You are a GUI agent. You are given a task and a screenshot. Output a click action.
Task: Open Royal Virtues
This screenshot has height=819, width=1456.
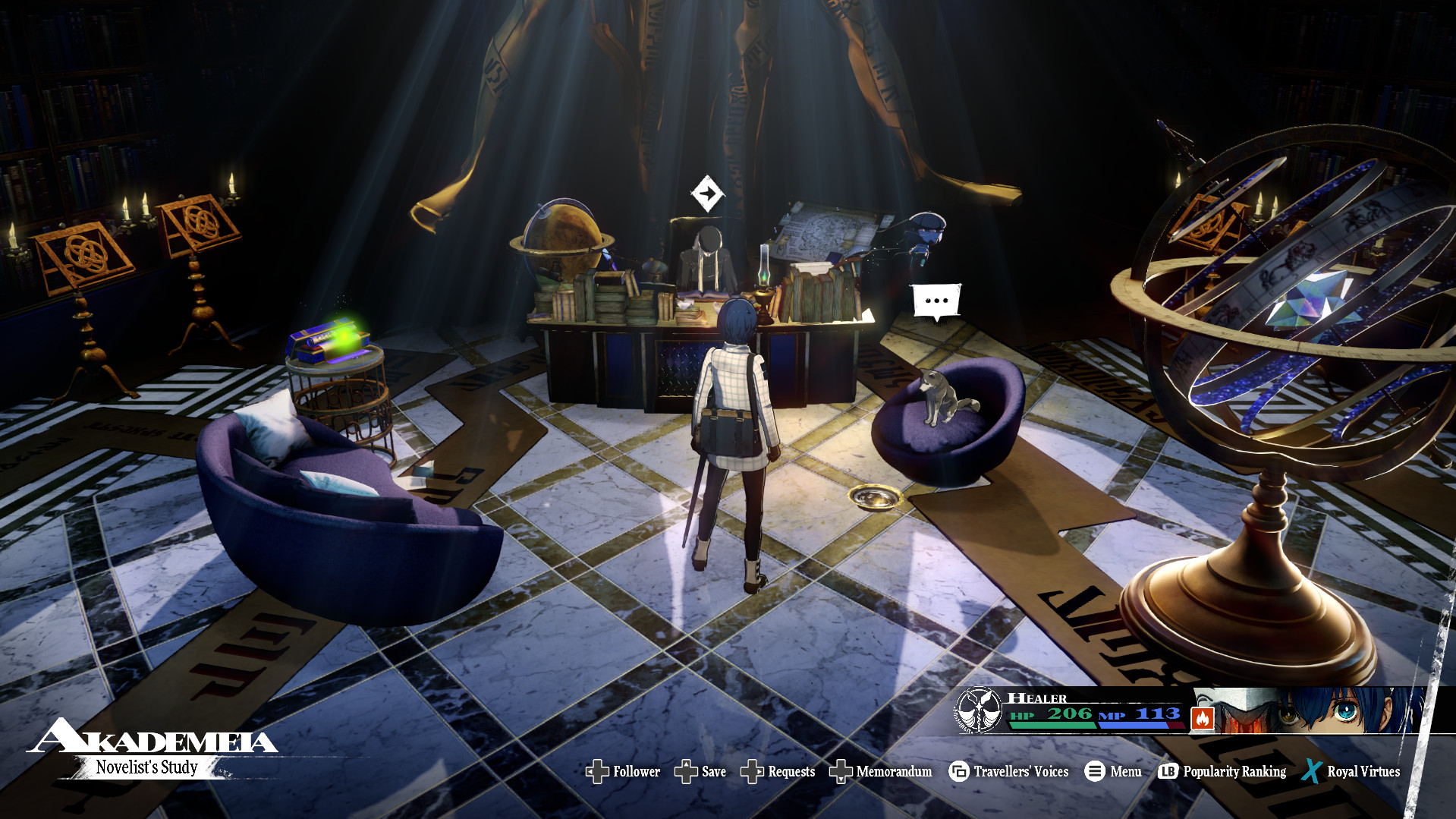tap(1362, 771)
